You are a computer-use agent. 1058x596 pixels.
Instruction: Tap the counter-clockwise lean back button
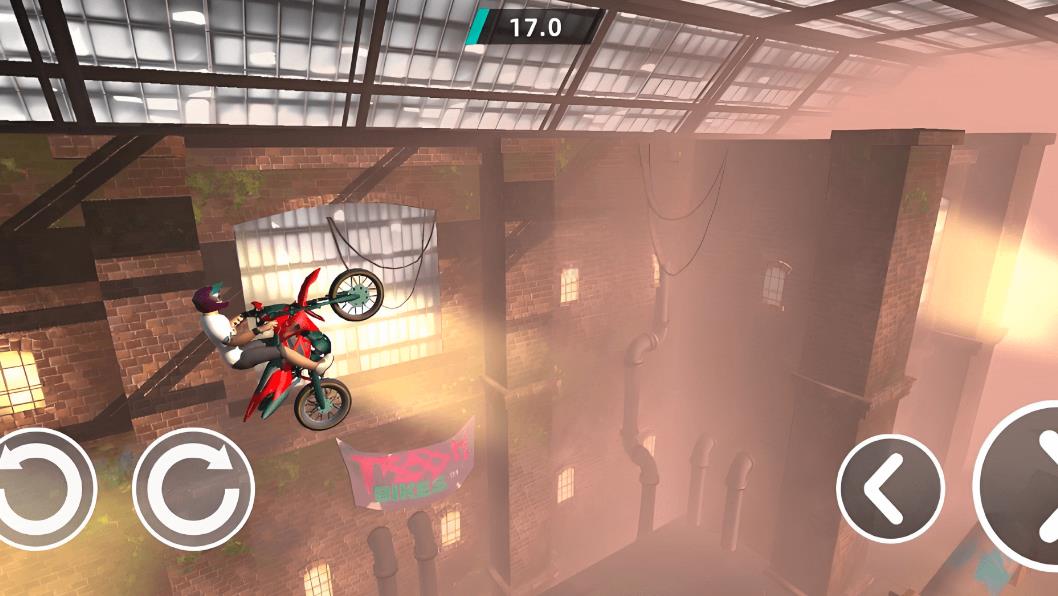(42, 489)
